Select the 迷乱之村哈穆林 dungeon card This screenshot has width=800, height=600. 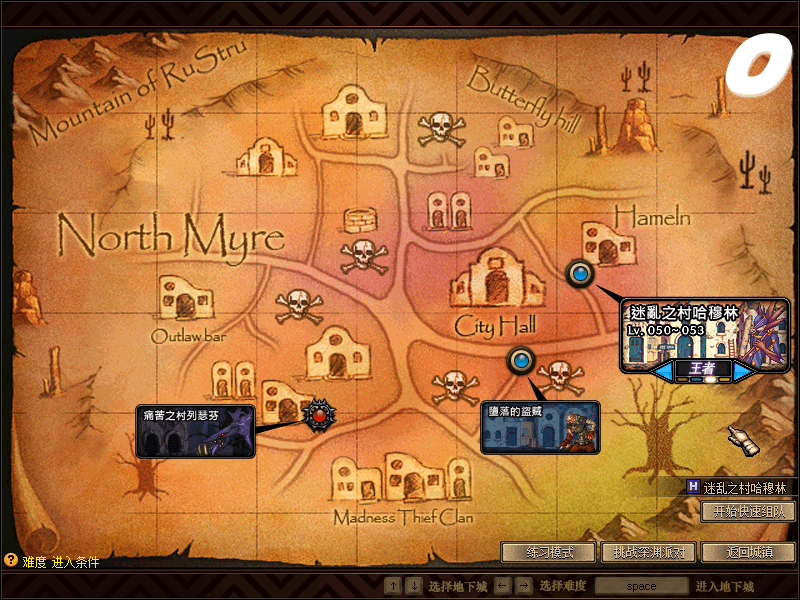click(x=704, y=334)
